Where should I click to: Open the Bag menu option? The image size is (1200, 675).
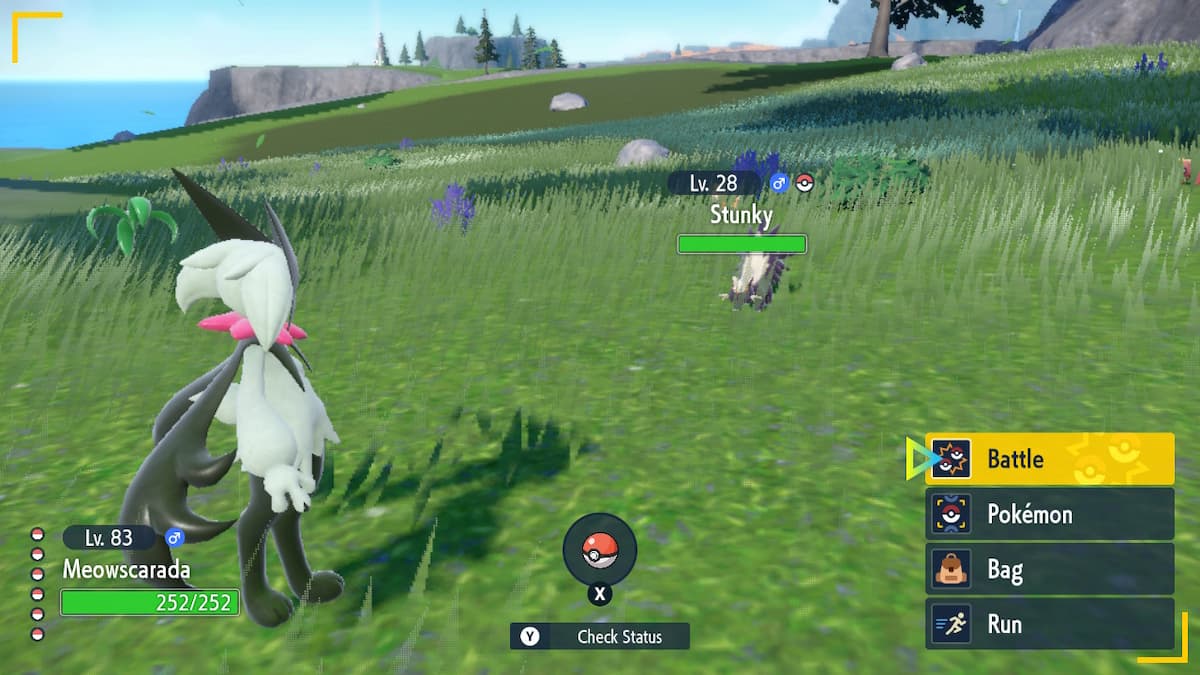point(1049,570)
